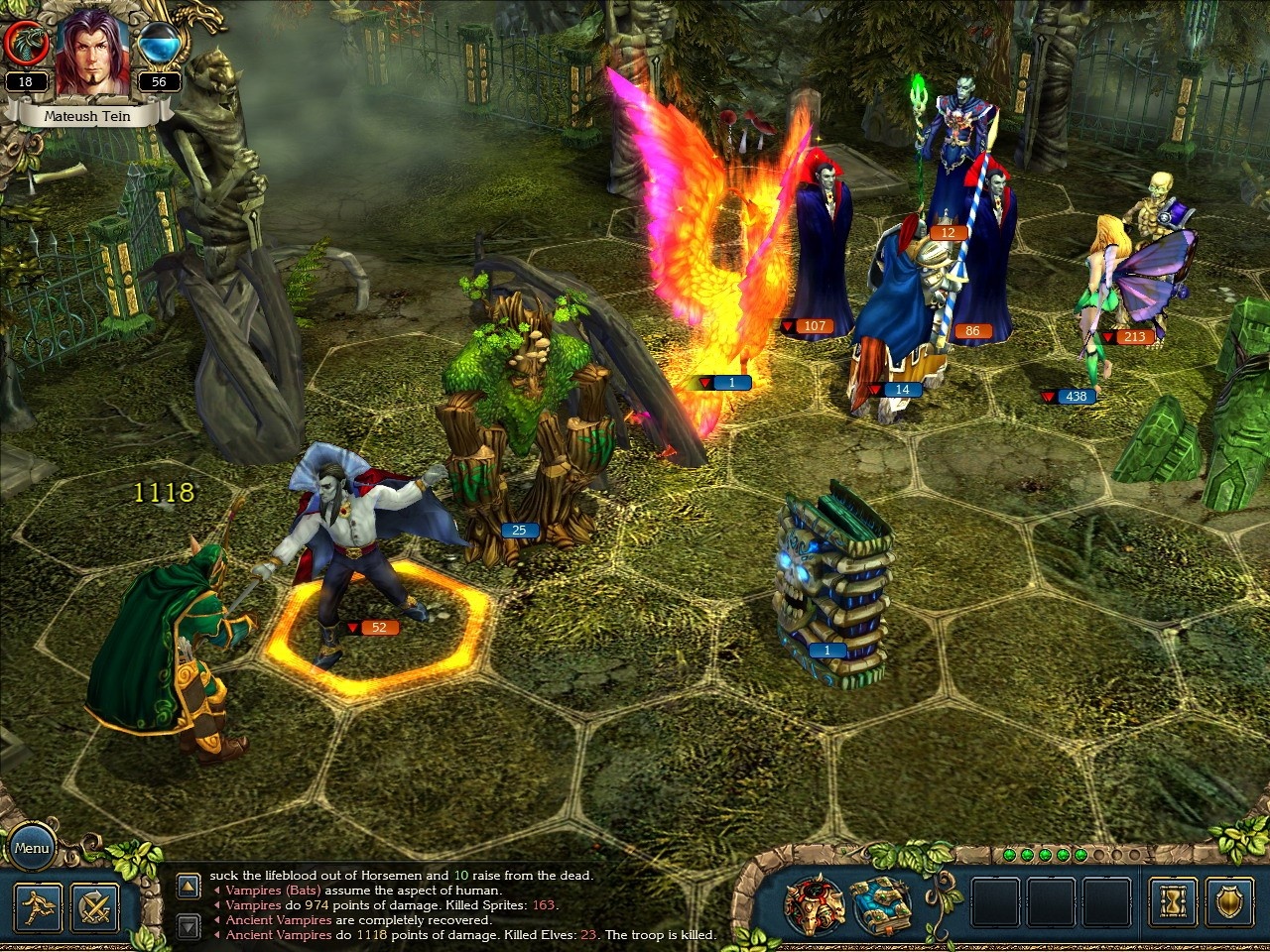This screenshot has height=952, width=1270.
Task: Open the Rage chest with skulls
Action: [815, 901]
